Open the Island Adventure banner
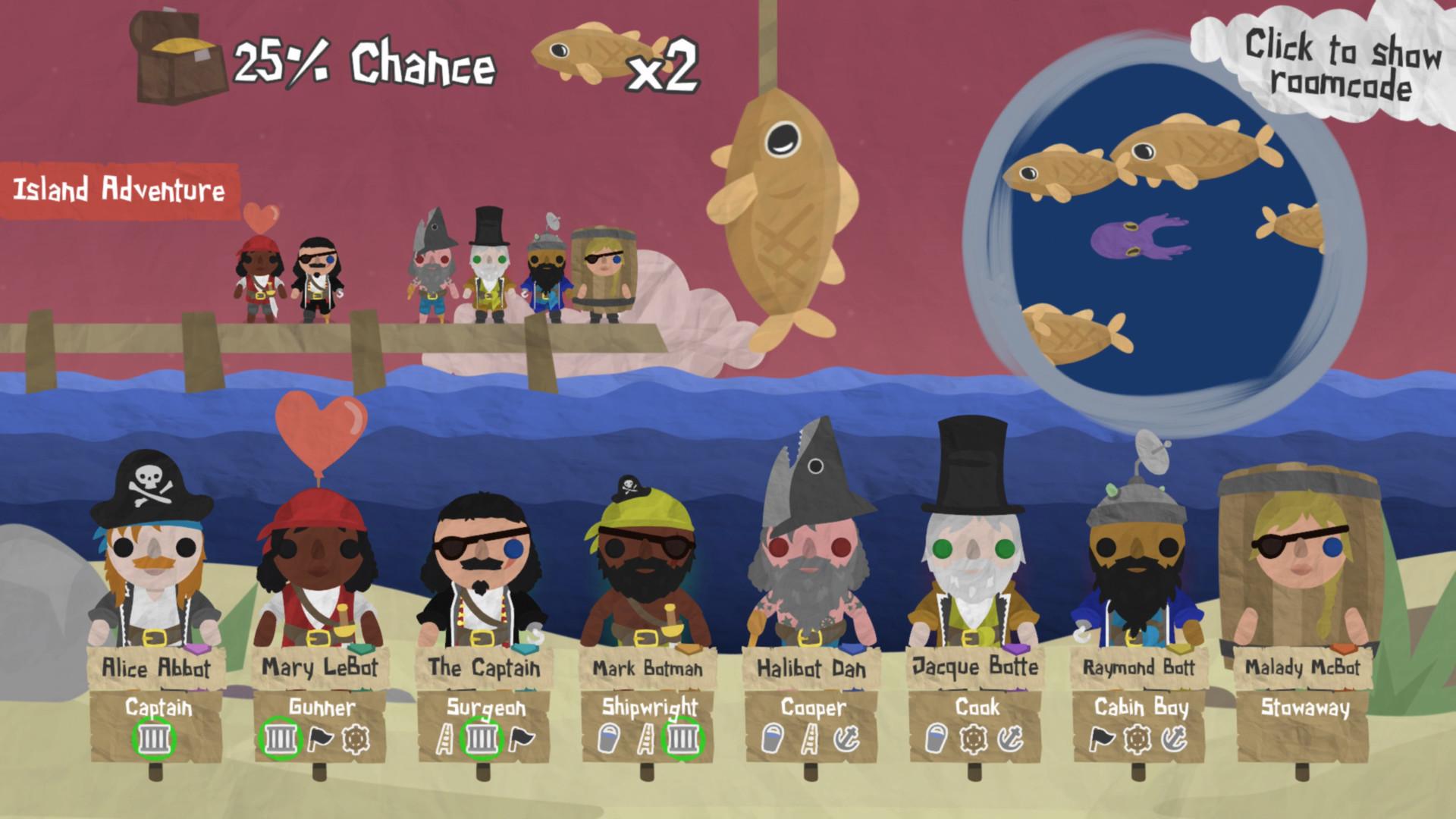Viewport: 1456px width, 819px height. 118,191
